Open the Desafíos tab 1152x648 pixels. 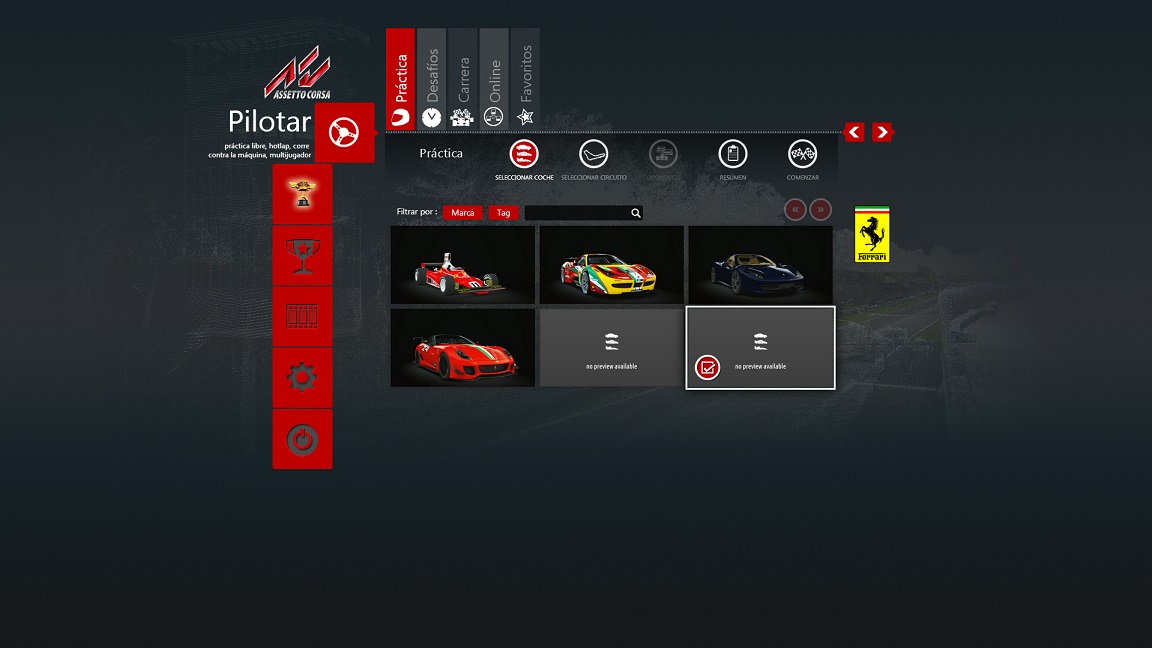pos(431,80)
